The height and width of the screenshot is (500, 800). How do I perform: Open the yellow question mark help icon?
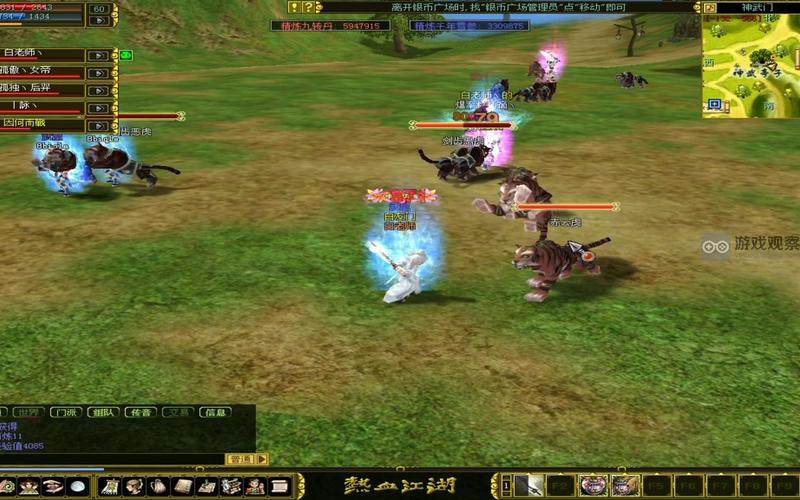(308, 7)
